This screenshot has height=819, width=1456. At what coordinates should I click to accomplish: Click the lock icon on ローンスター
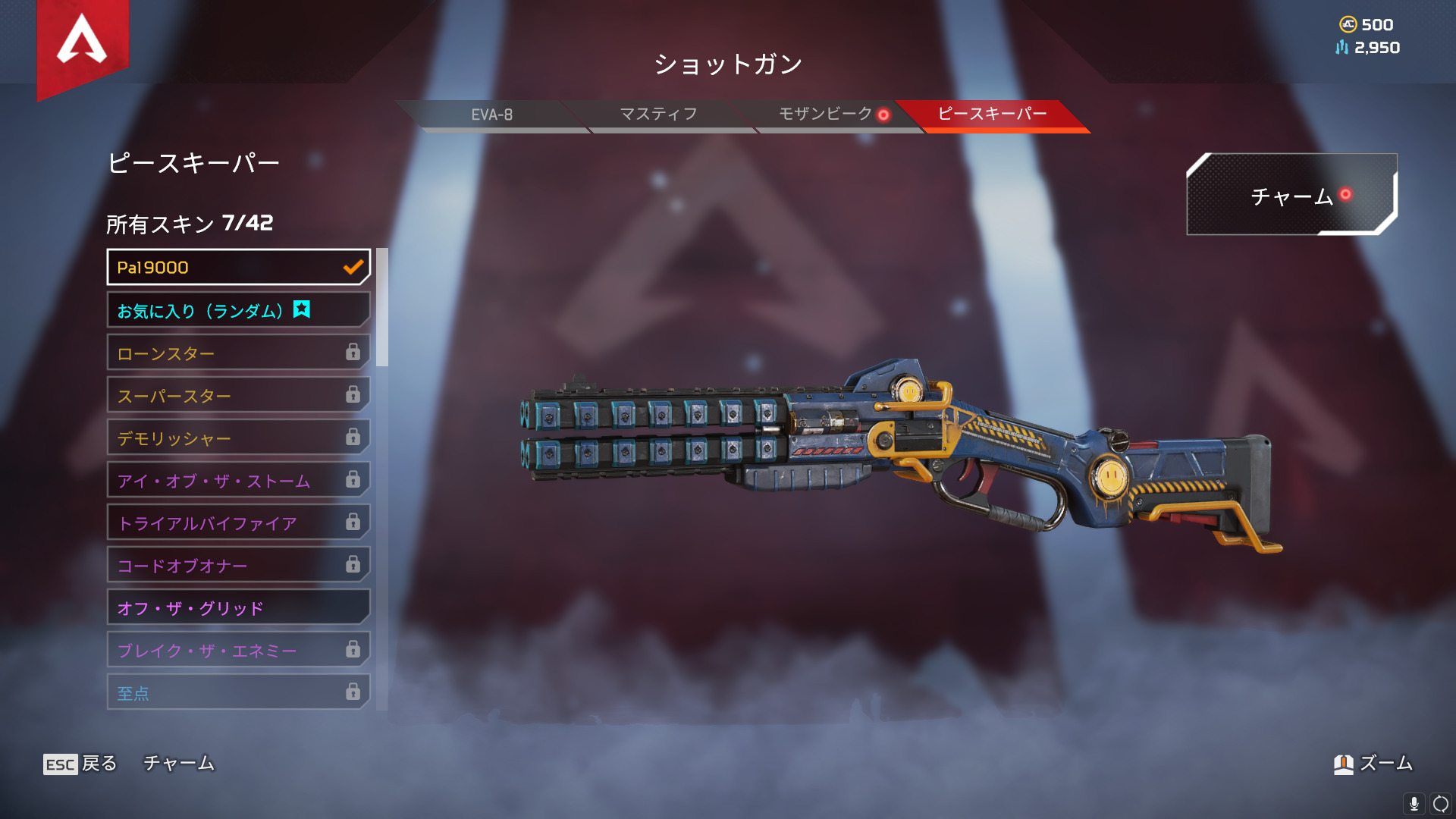353,353
